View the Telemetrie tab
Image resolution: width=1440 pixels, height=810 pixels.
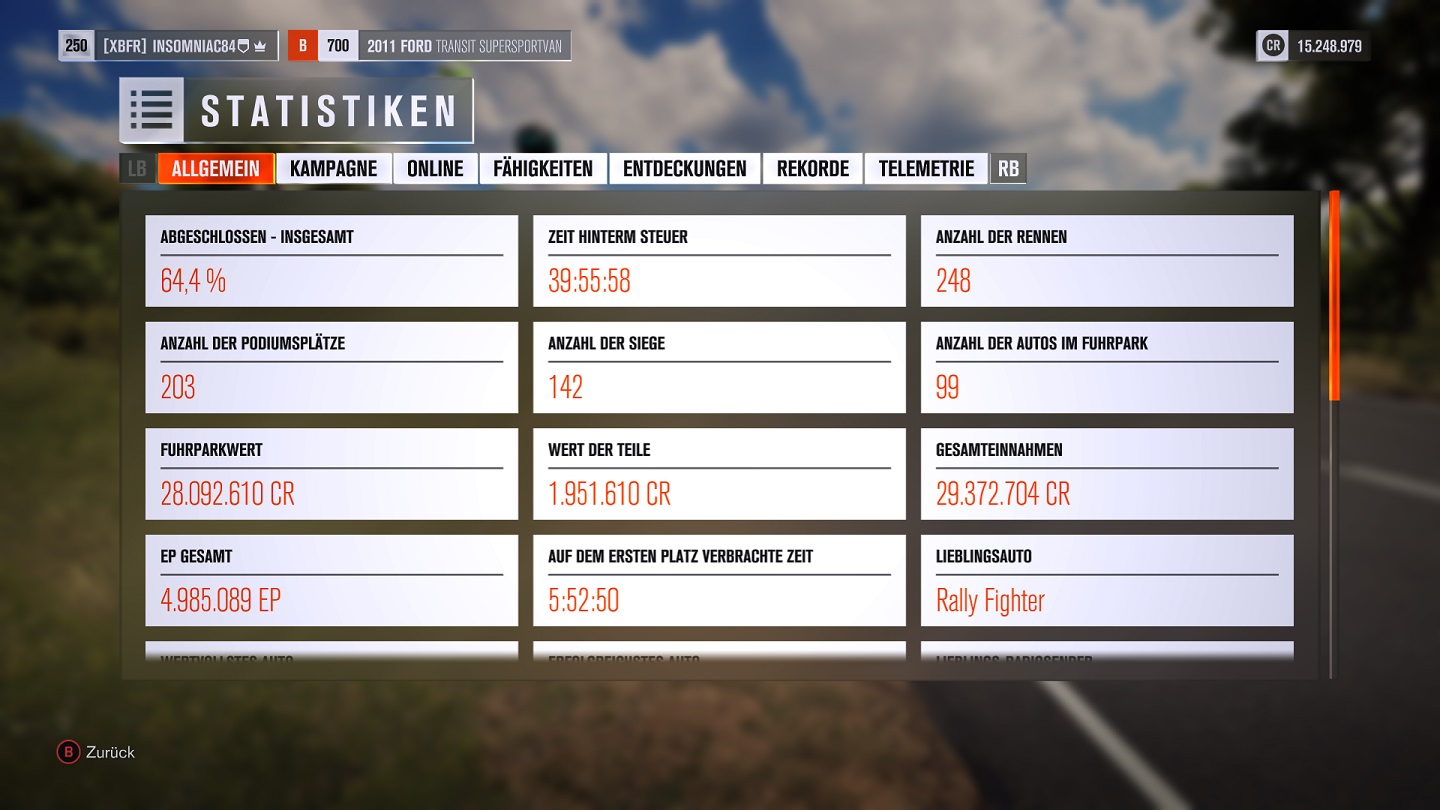[926, 168]
